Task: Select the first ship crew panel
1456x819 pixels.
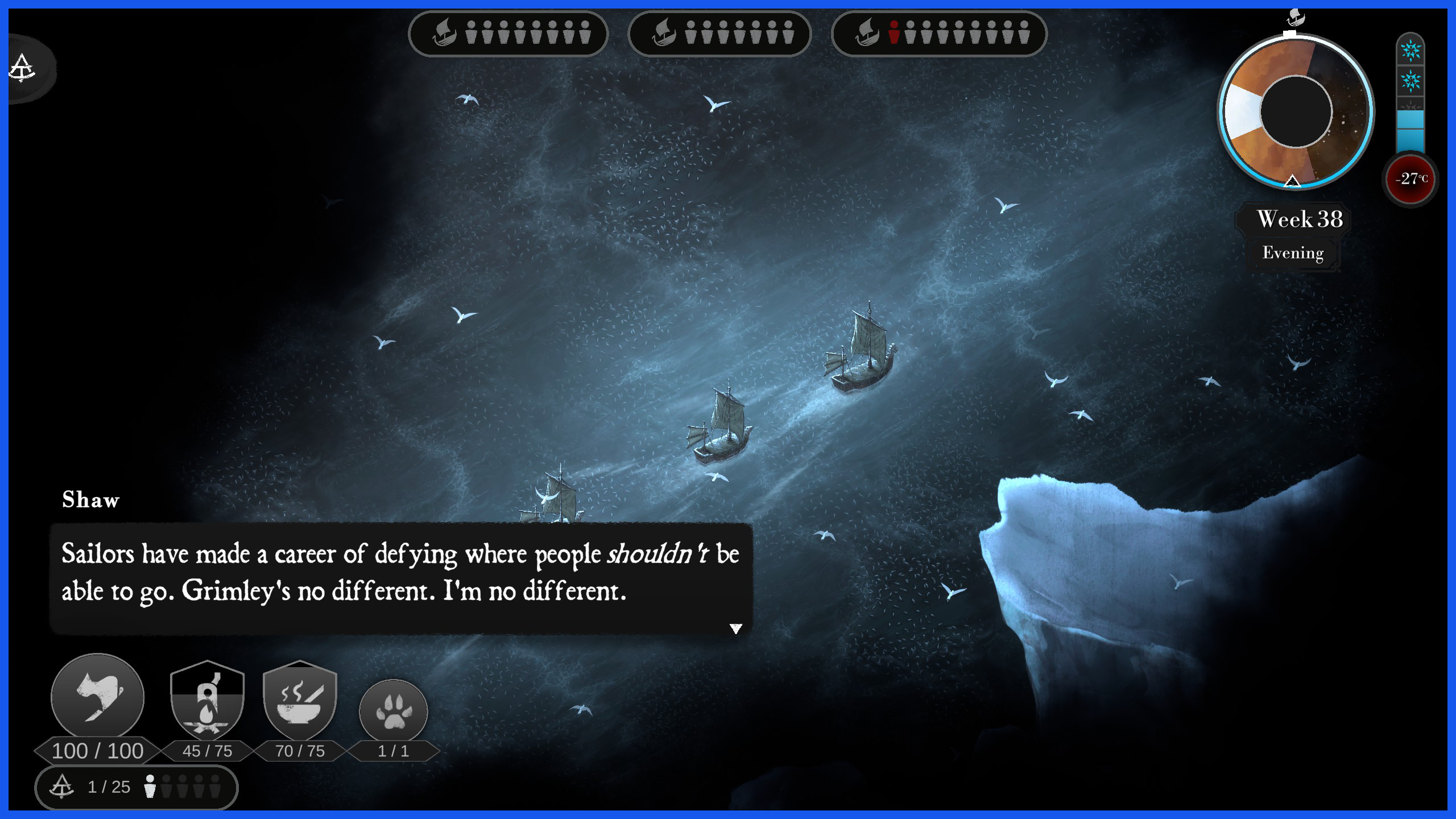Action: tap(508, 34)
